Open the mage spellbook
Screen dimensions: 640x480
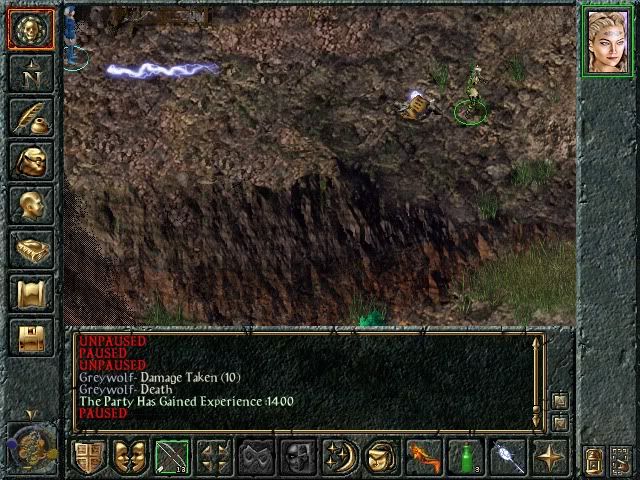(x=31, y=248)
